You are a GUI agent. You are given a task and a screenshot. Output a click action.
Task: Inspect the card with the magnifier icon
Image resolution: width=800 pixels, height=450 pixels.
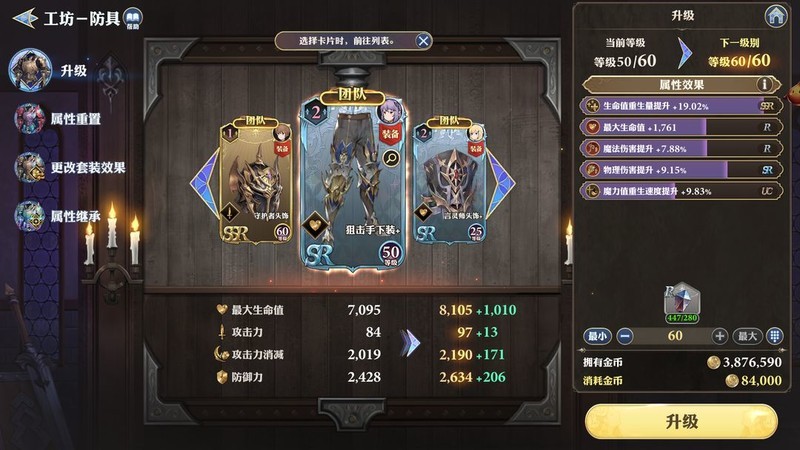pos(390,156)
